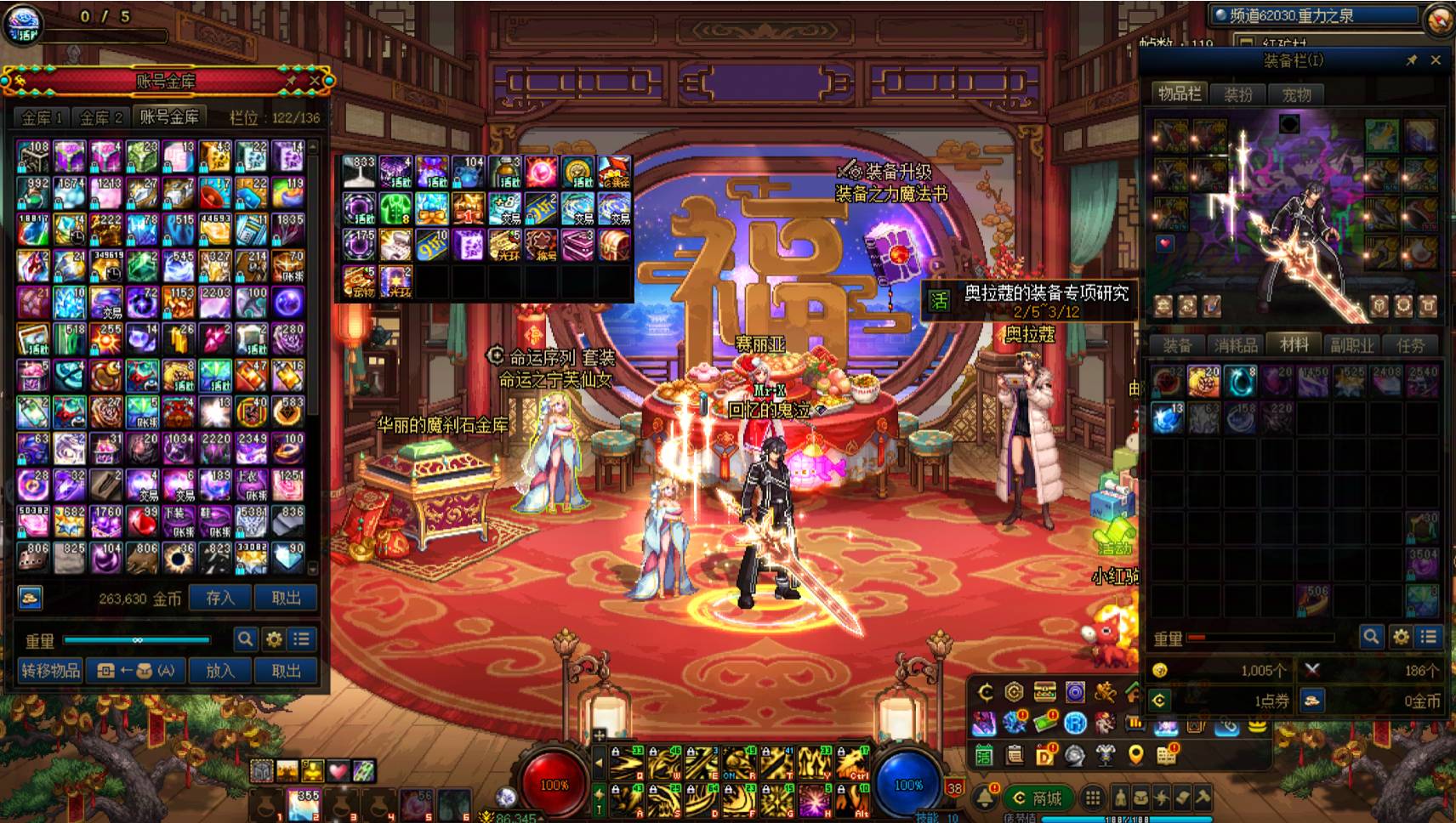Select the 装备 equipment category tab

coord(1177,344)
